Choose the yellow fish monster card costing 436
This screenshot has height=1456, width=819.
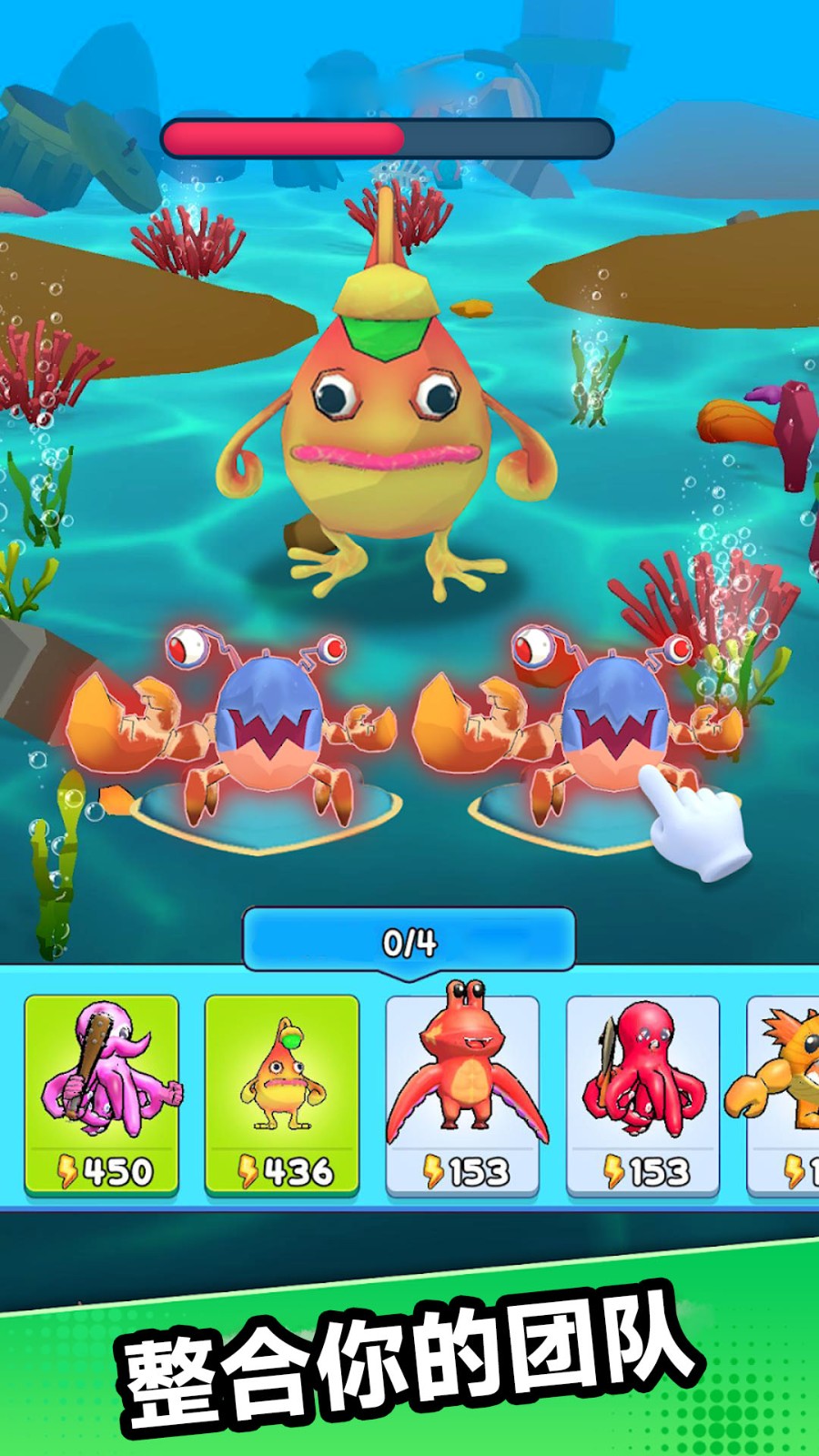pos(281,1094)
